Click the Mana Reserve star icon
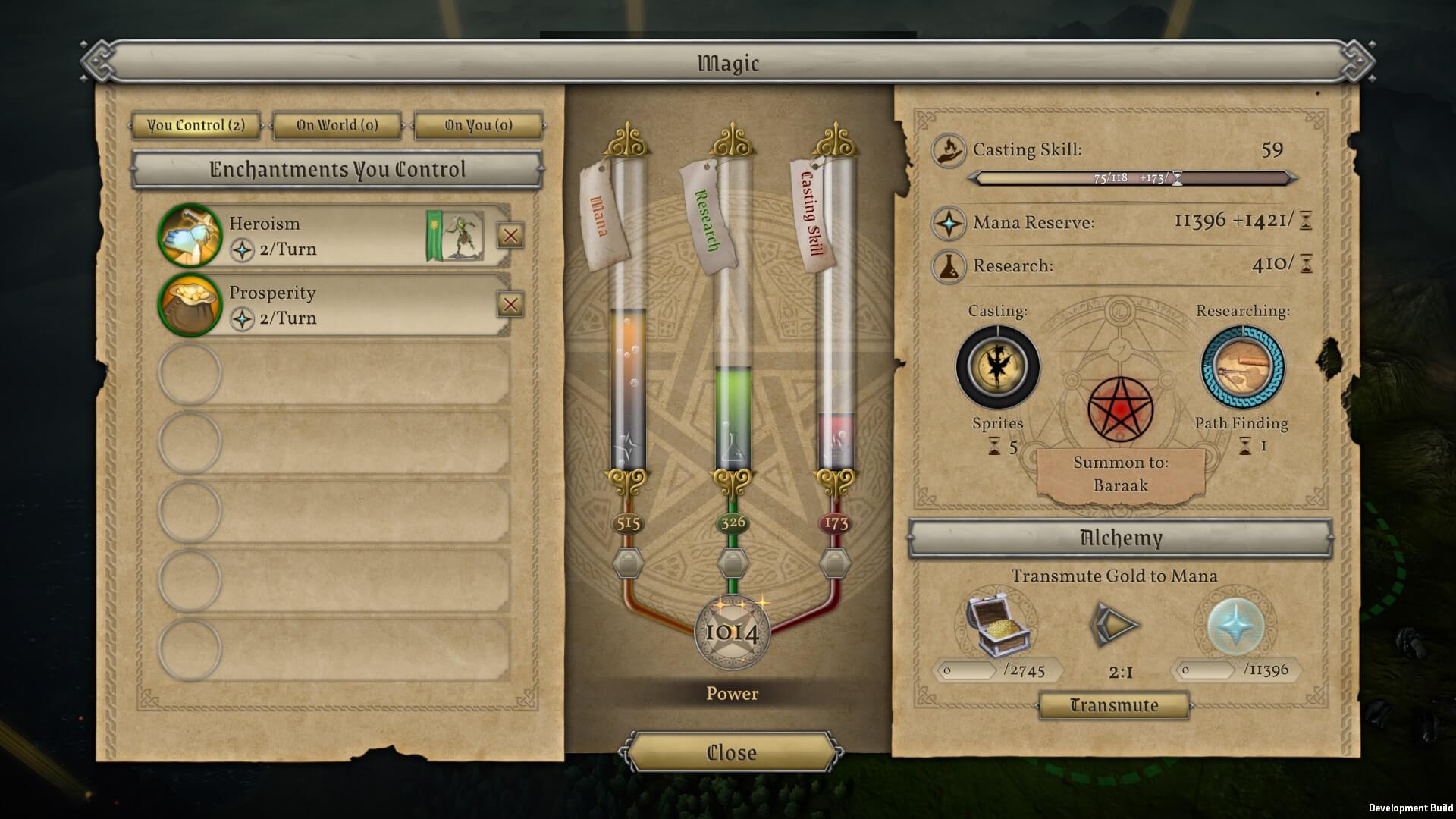This screenshot has width=1456, height=819. pyautogui.click(x=948, y=224)
